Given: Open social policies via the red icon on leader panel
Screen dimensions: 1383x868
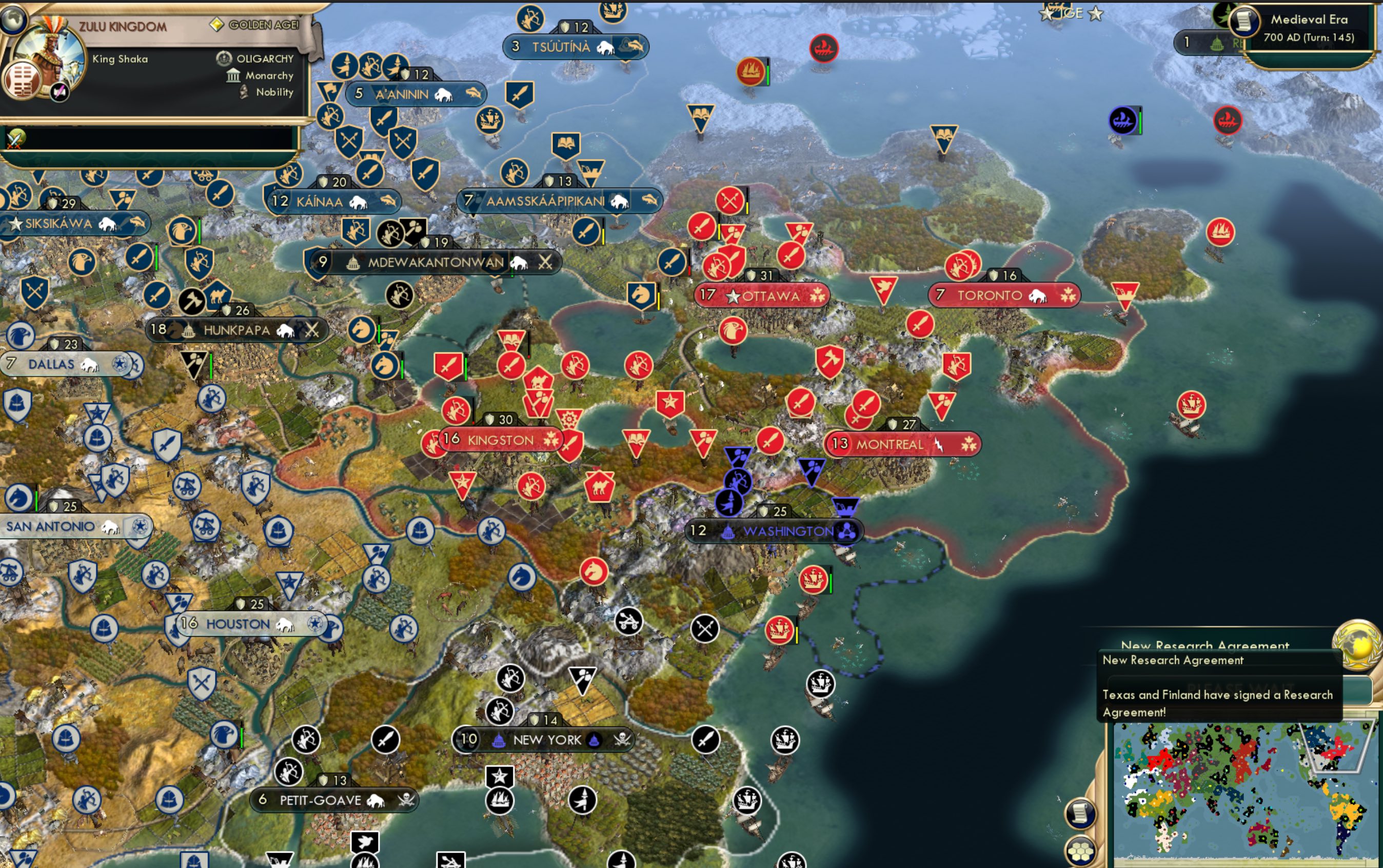Looking at the screenshot, I should (23, 81).
